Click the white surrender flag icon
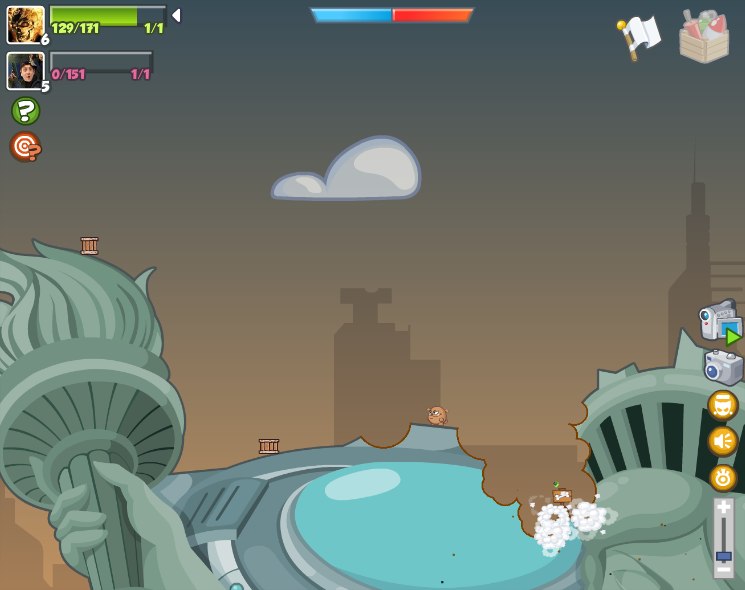Viewport: 745px width, 590px height. pos(638,38)
